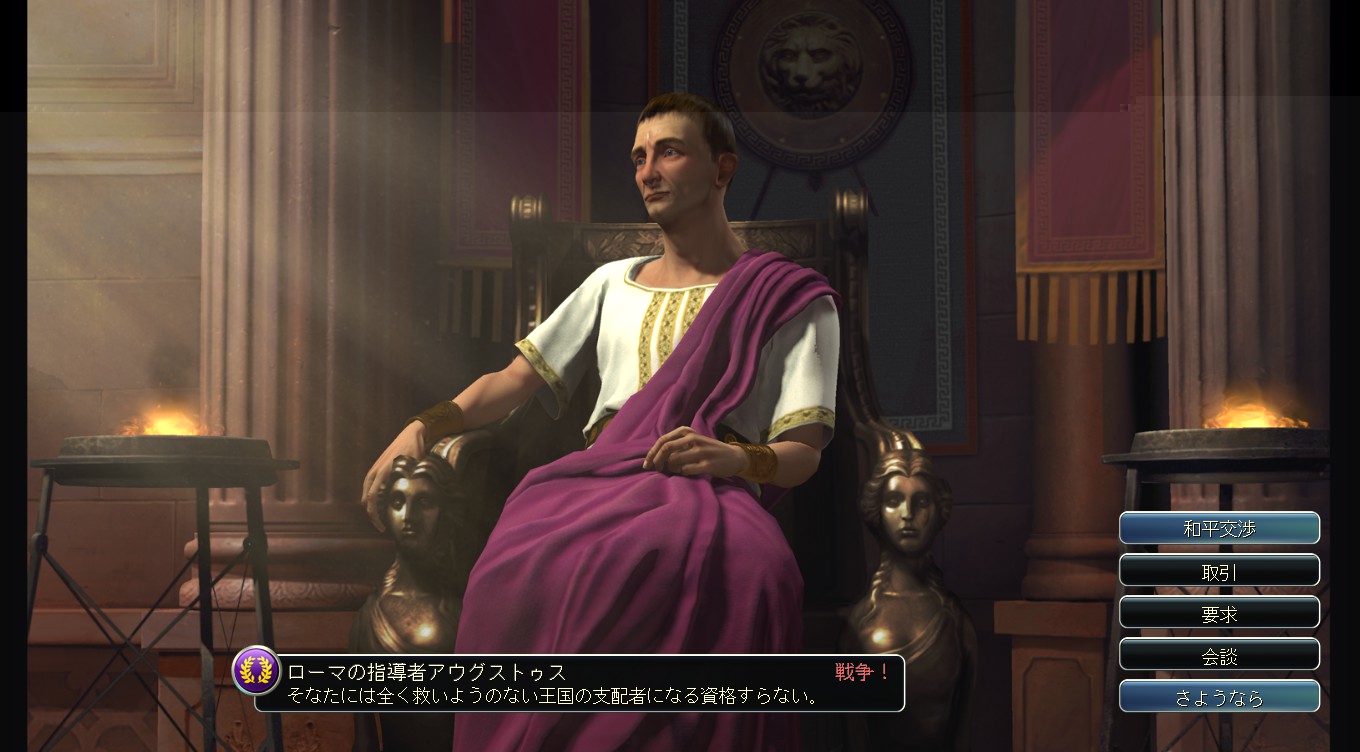Viewport: 1360px width, 752px height.
Task: Click さようなら to end the conversation
Action: [x=1219, y=696]
